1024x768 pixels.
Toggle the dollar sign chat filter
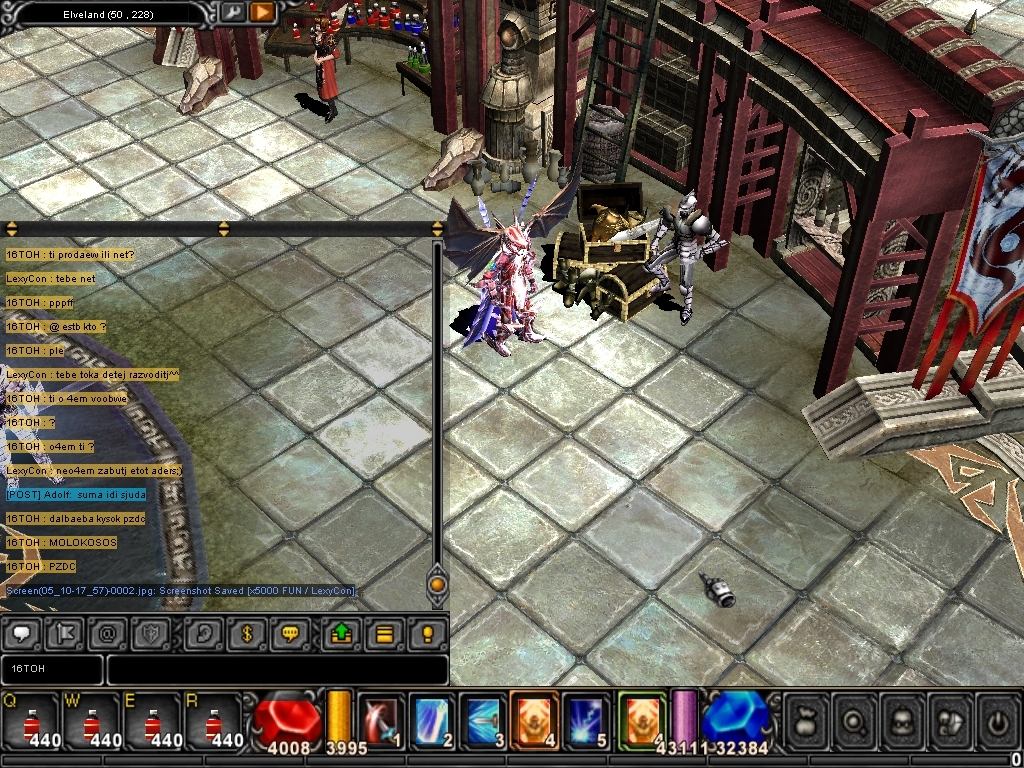pyautogui.click(x=247, y=633)
